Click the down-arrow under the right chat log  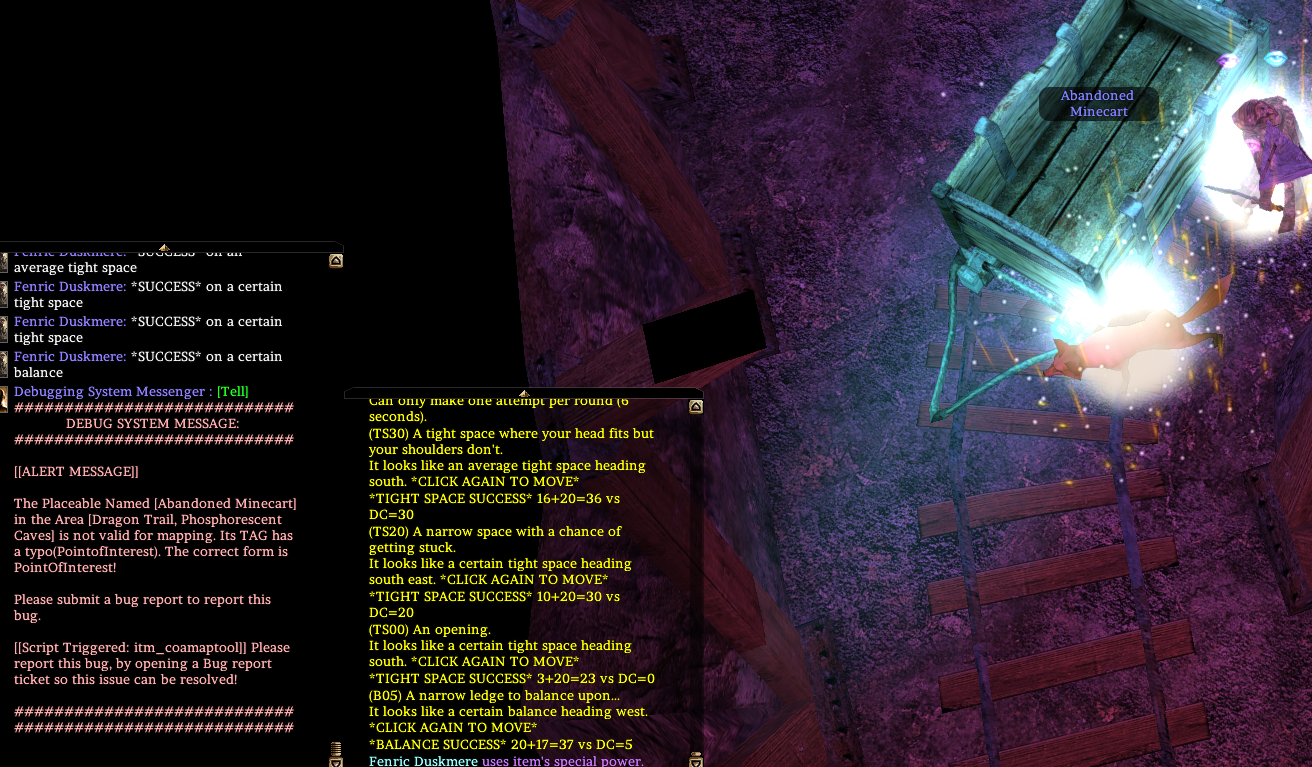tap(694, 763)
